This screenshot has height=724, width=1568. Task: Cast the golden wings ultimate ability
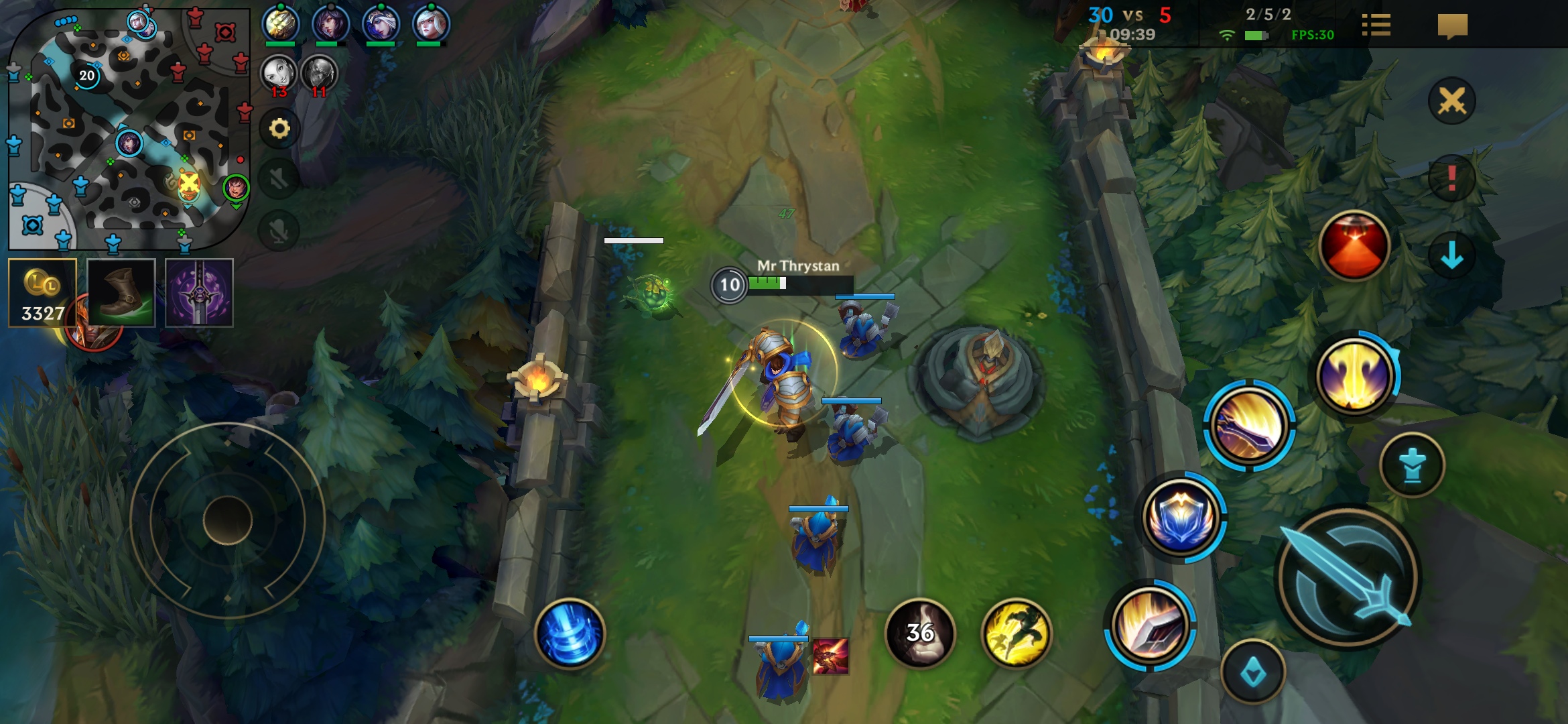(1354, 375)
